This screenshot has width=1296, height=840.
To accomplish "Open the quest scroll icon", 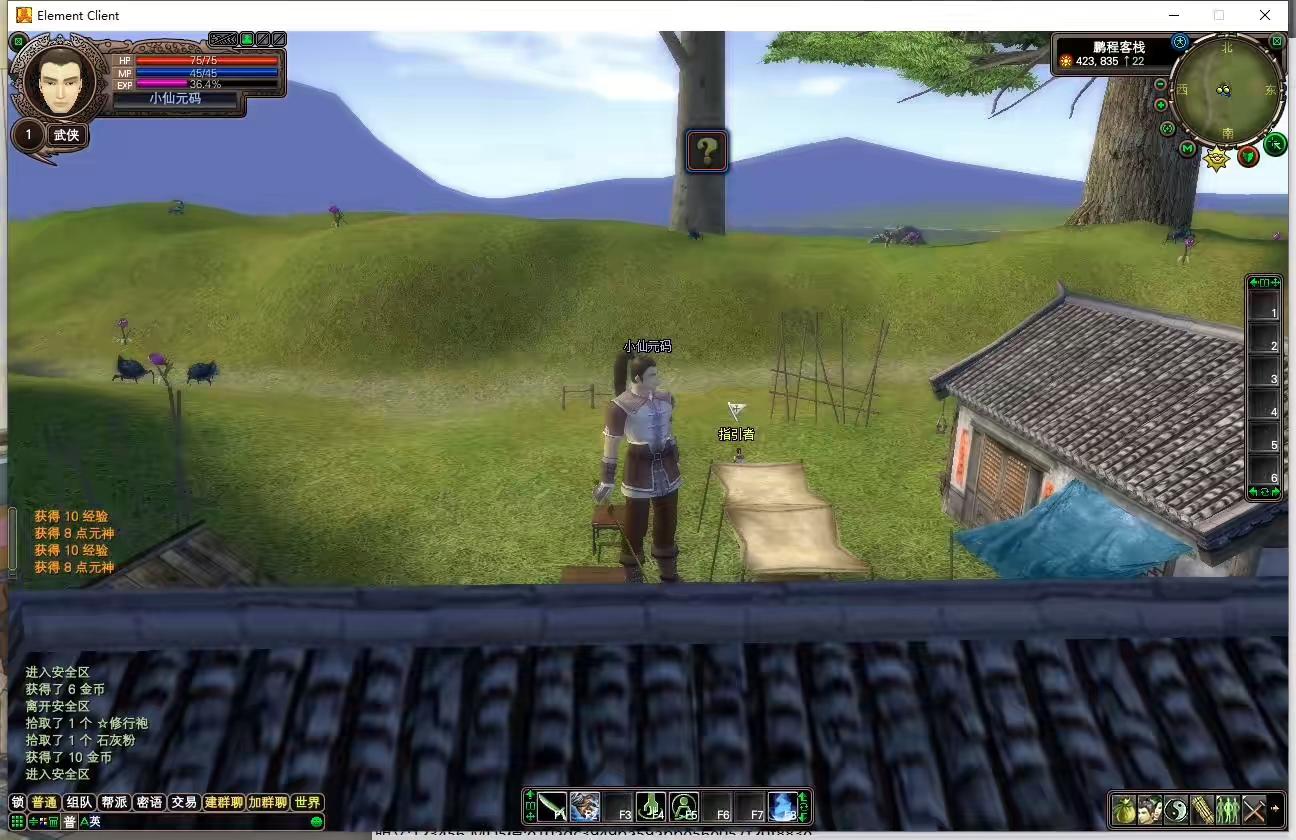I will 1202,810.
